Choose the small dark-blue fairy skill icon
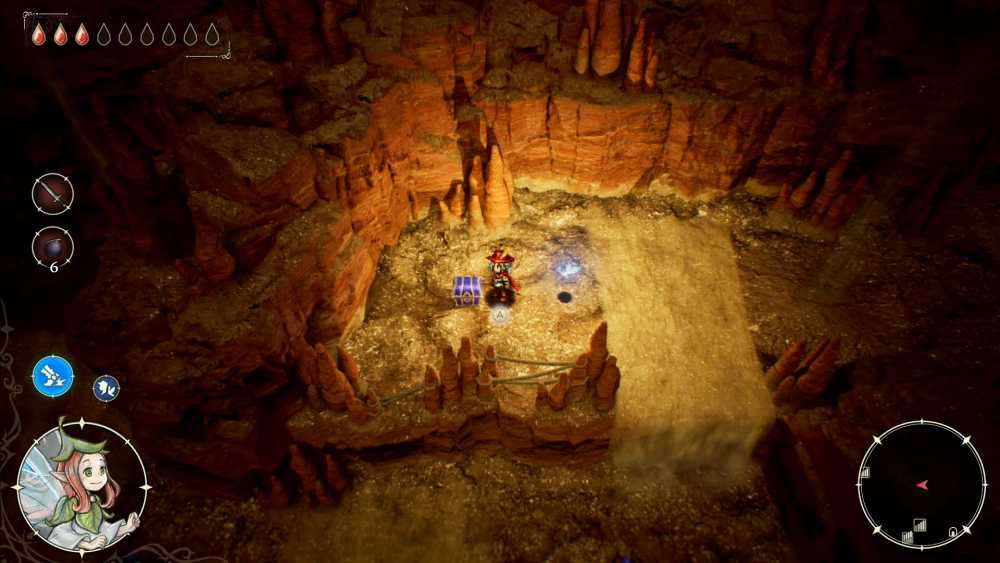1000x563 pixels. tap(106, 388)
